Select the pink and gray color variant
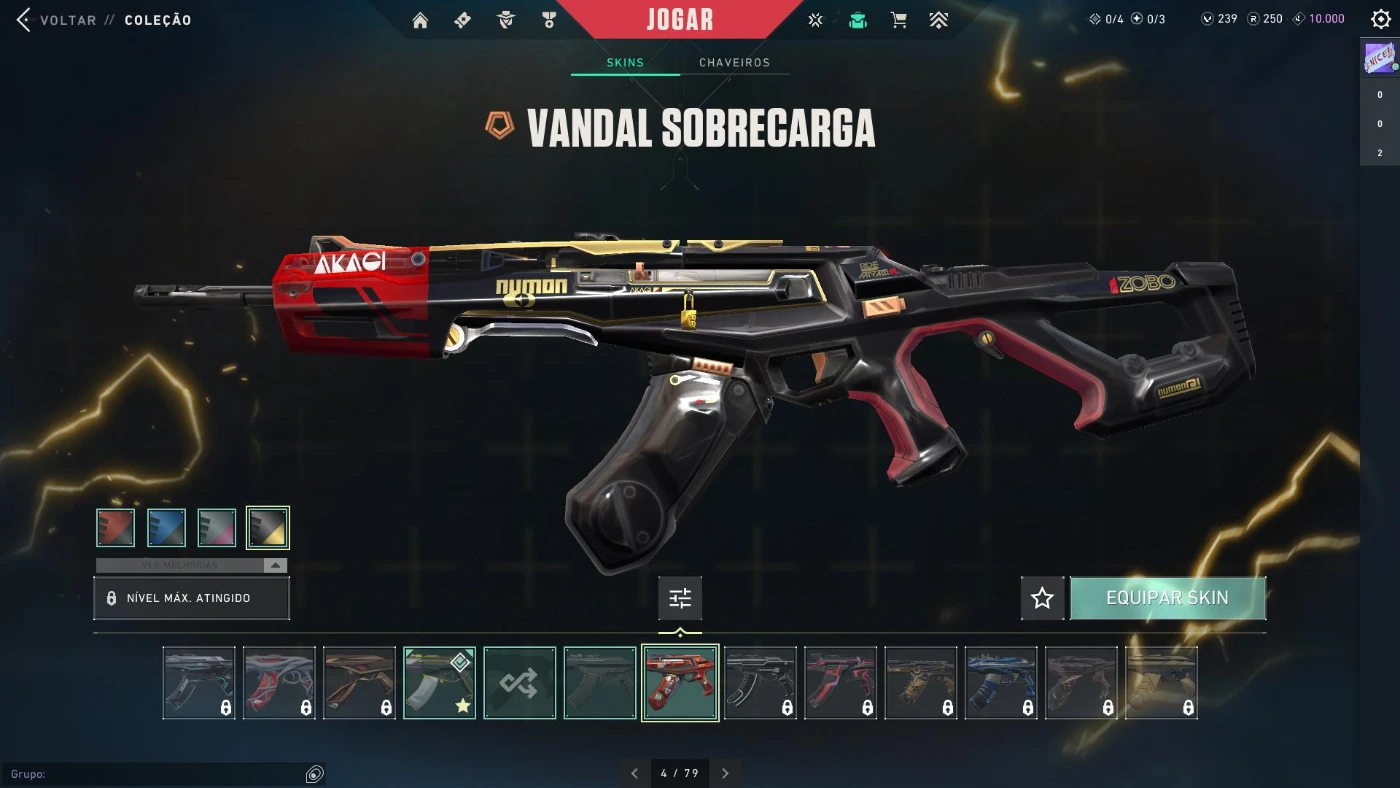The height and width of the screenshot is (788, 1400). 217,528
